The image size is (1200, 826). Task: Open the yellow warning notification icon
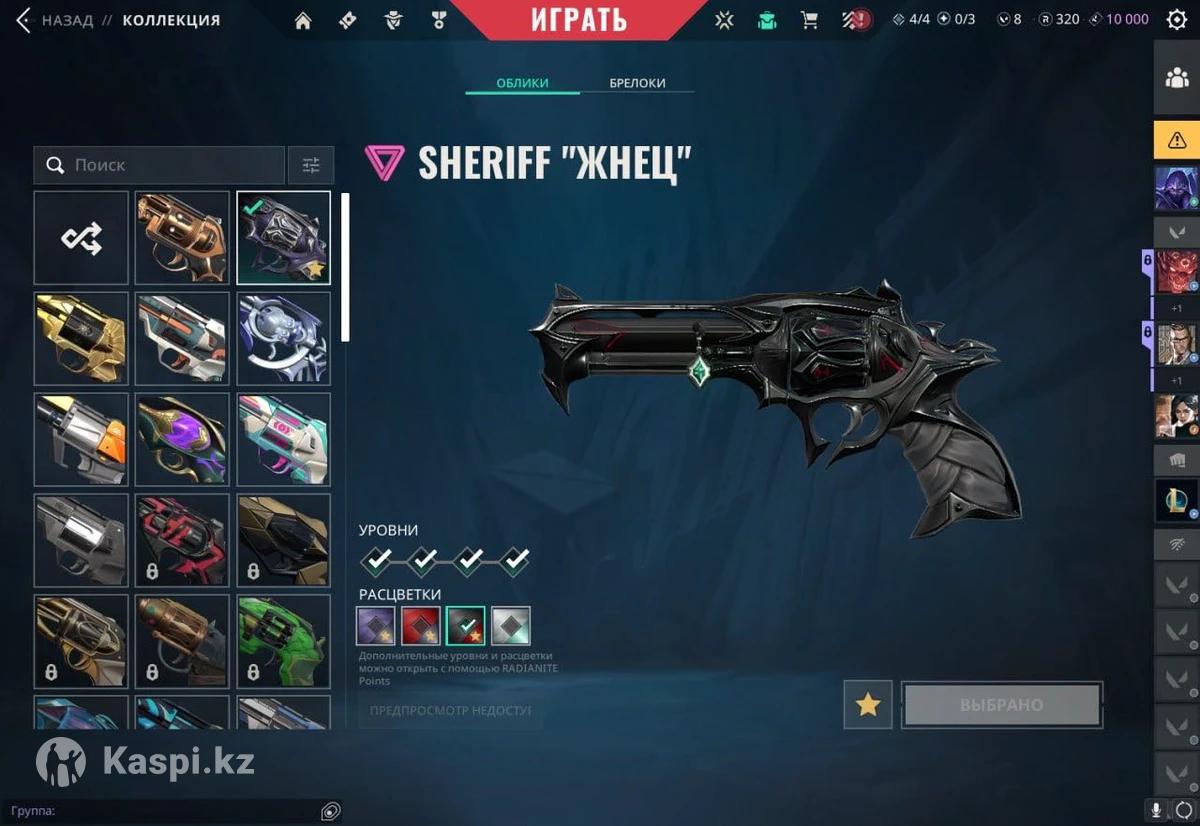pos(1177,141)
